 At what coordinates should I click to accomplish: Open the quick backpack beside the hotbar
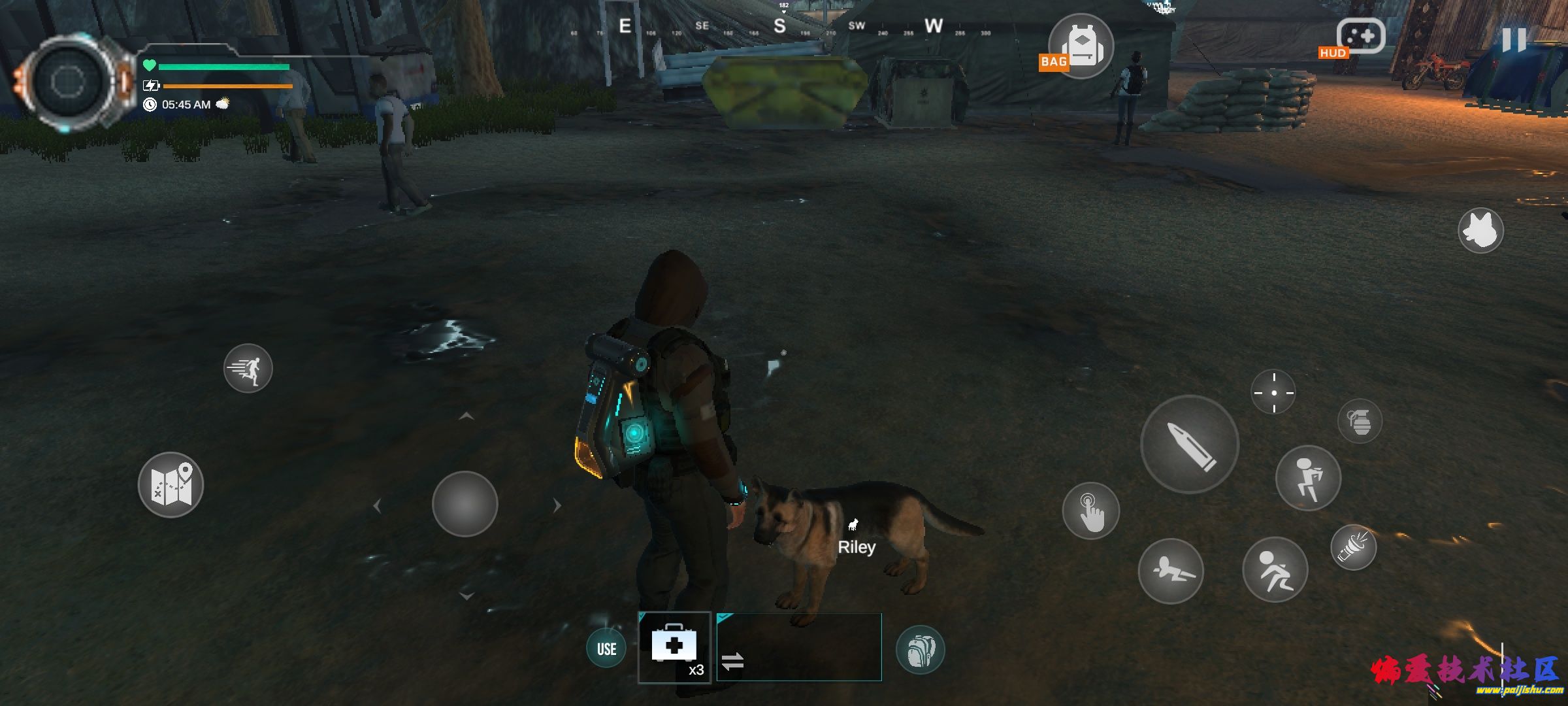coord(920,649)
